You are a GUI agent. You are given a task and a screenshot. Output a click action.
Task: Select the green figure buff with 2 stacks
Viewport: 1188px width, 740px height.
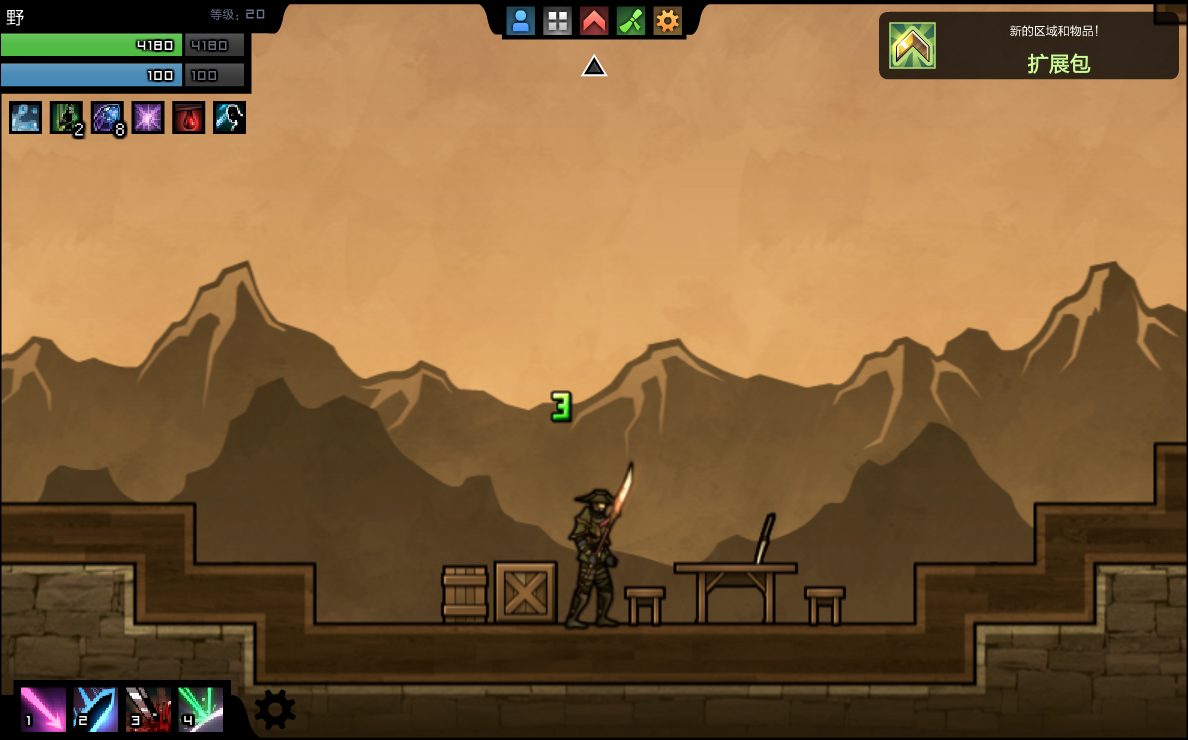point(67,118)
